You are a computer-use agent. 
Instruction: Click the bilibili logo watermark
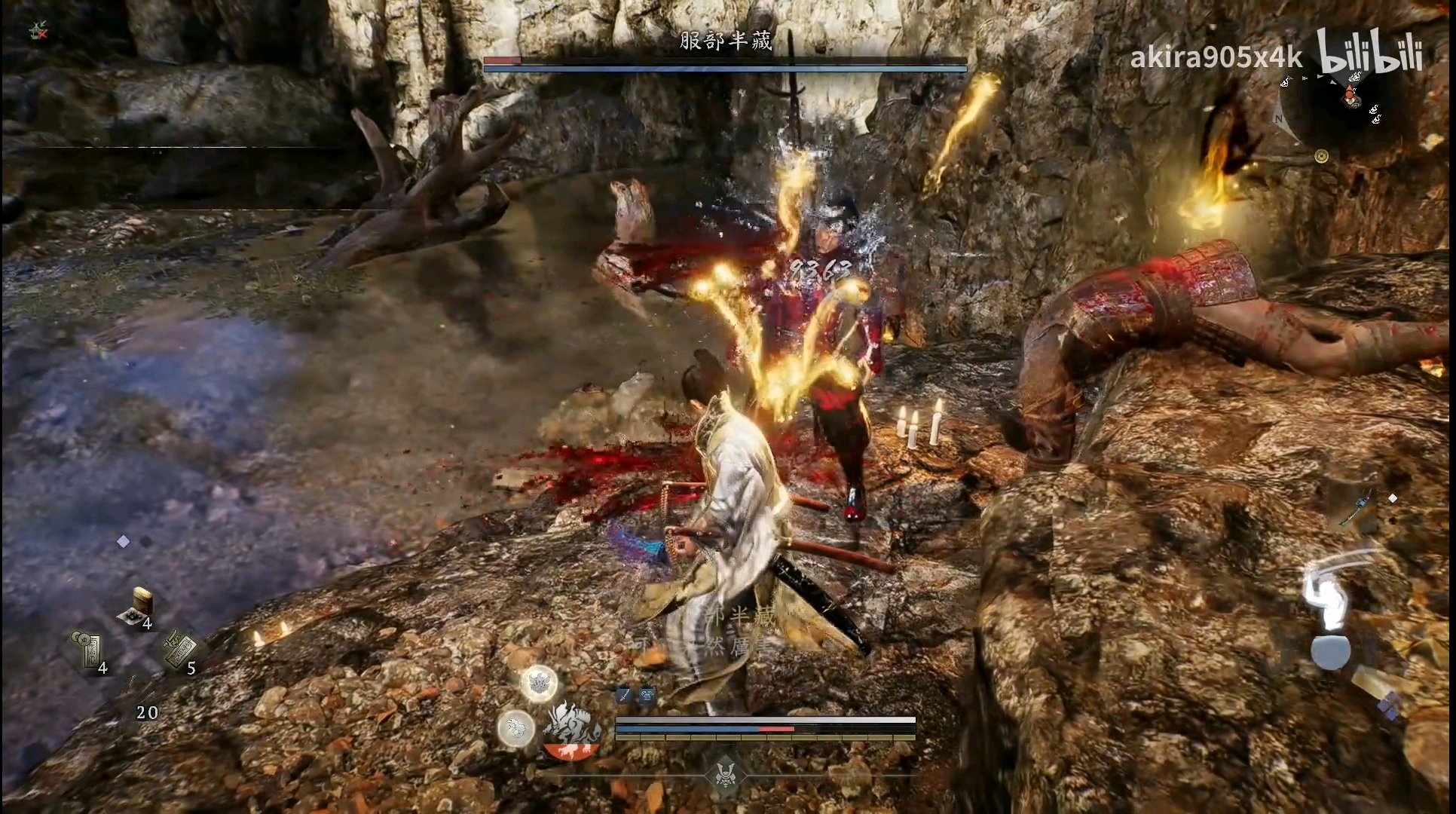point(1370,53)
